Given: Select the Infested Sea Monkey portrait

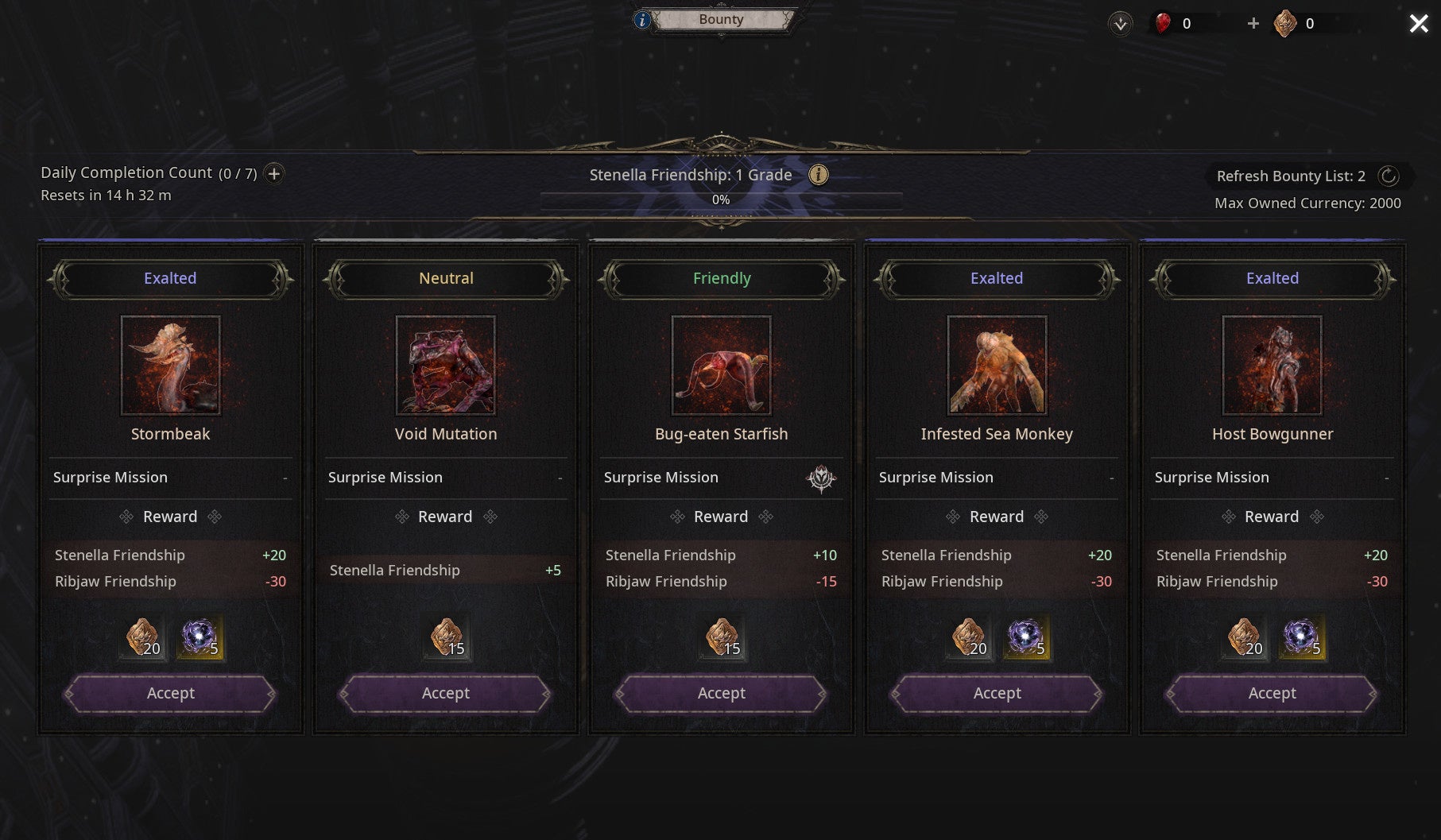Looking at the screenshot, I should click(x=997, y=366).
